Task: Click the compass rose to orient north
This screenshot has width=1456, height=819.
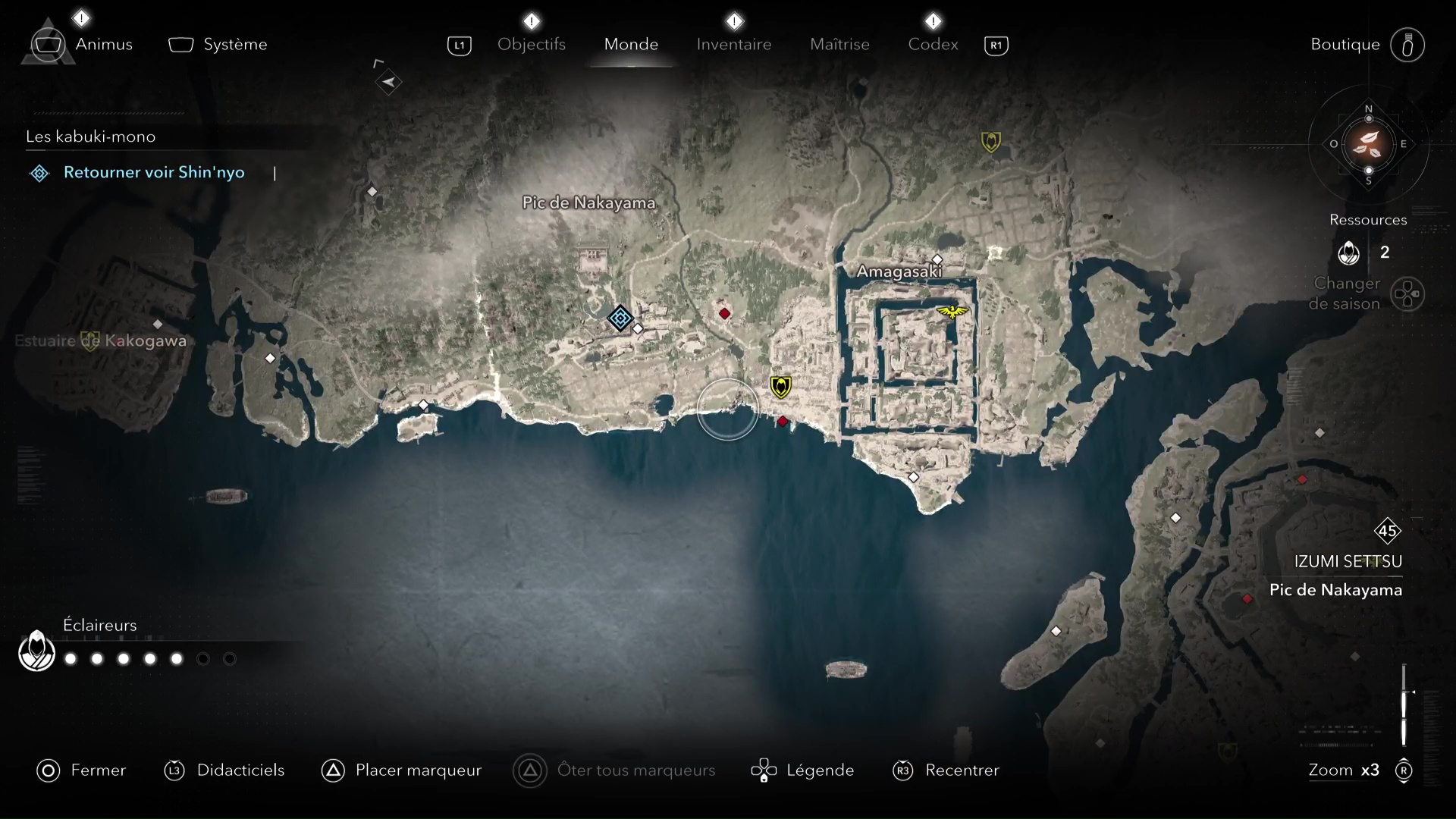Action: click(1368, 146)
